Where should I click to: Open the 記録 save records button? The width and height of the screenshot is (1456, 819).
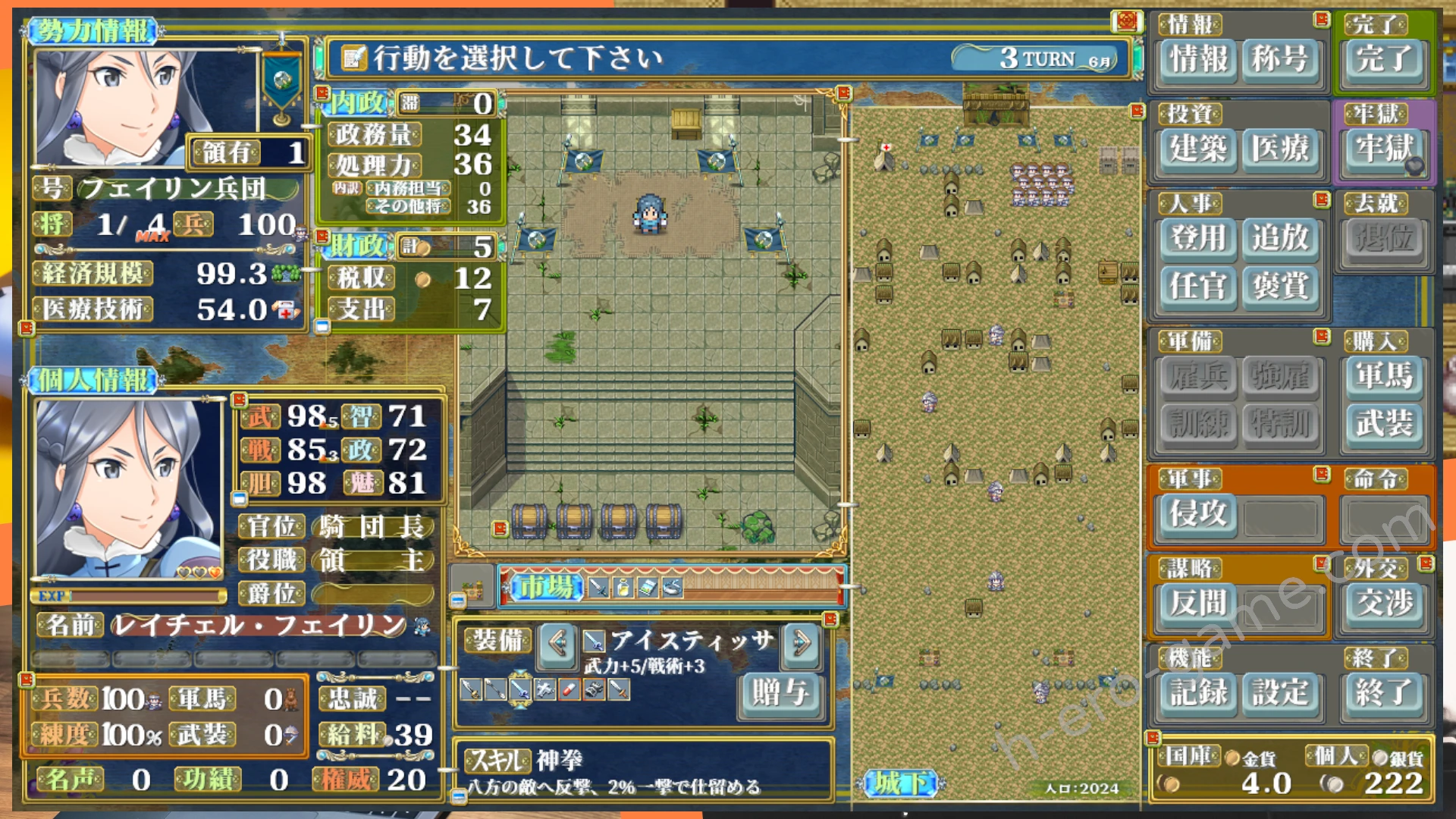(x=1197, y=692)
